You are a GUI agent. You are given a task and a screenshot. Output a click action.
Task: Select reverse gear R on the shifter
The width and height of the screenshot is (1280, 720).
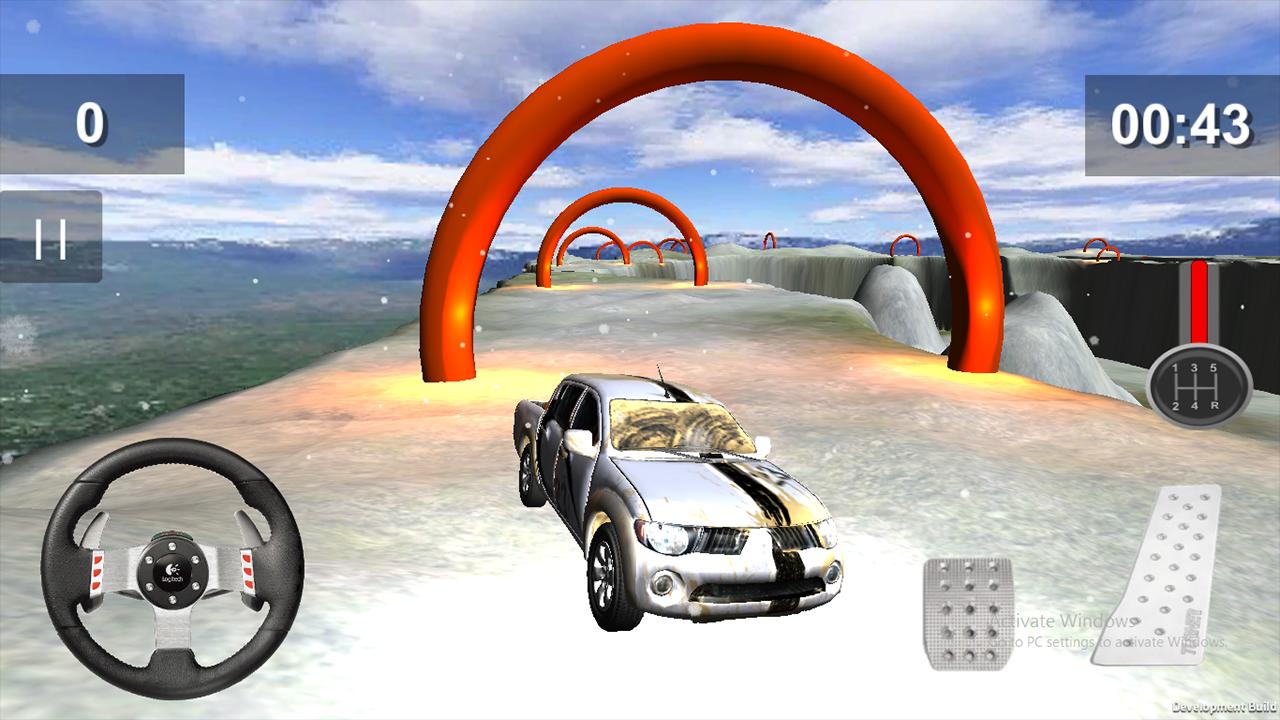click(x=1216, y=406)
